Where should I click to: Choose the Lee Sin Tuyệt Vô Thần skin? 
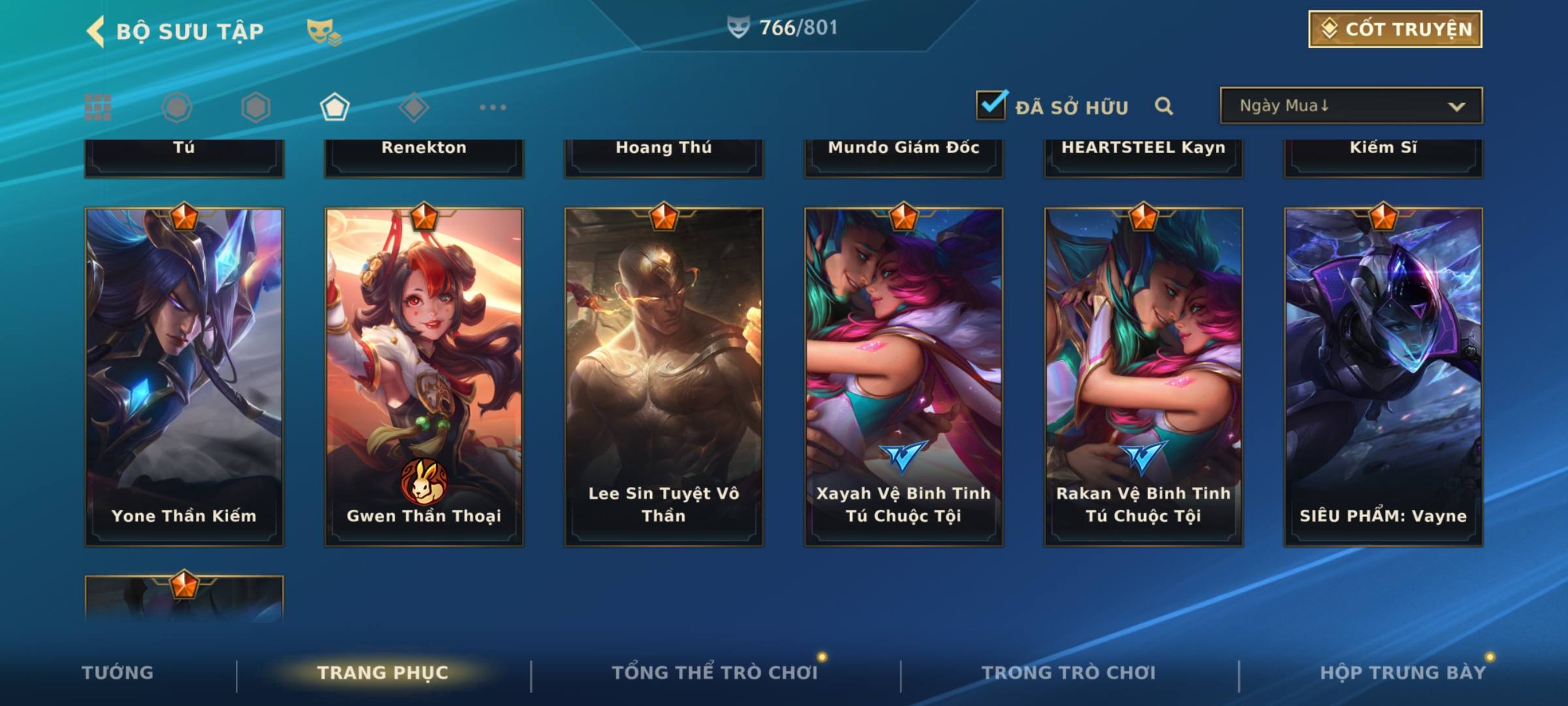pos(664,376)
